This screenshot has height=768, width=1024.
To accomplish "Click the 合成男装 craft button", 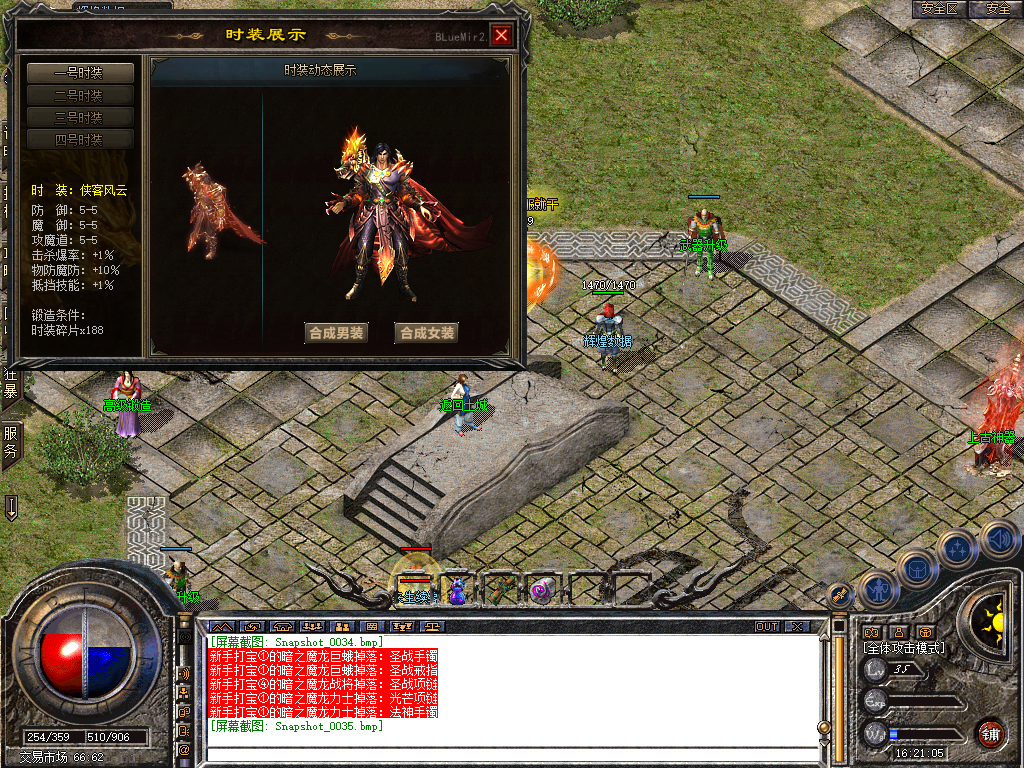I will coord(336,333).
